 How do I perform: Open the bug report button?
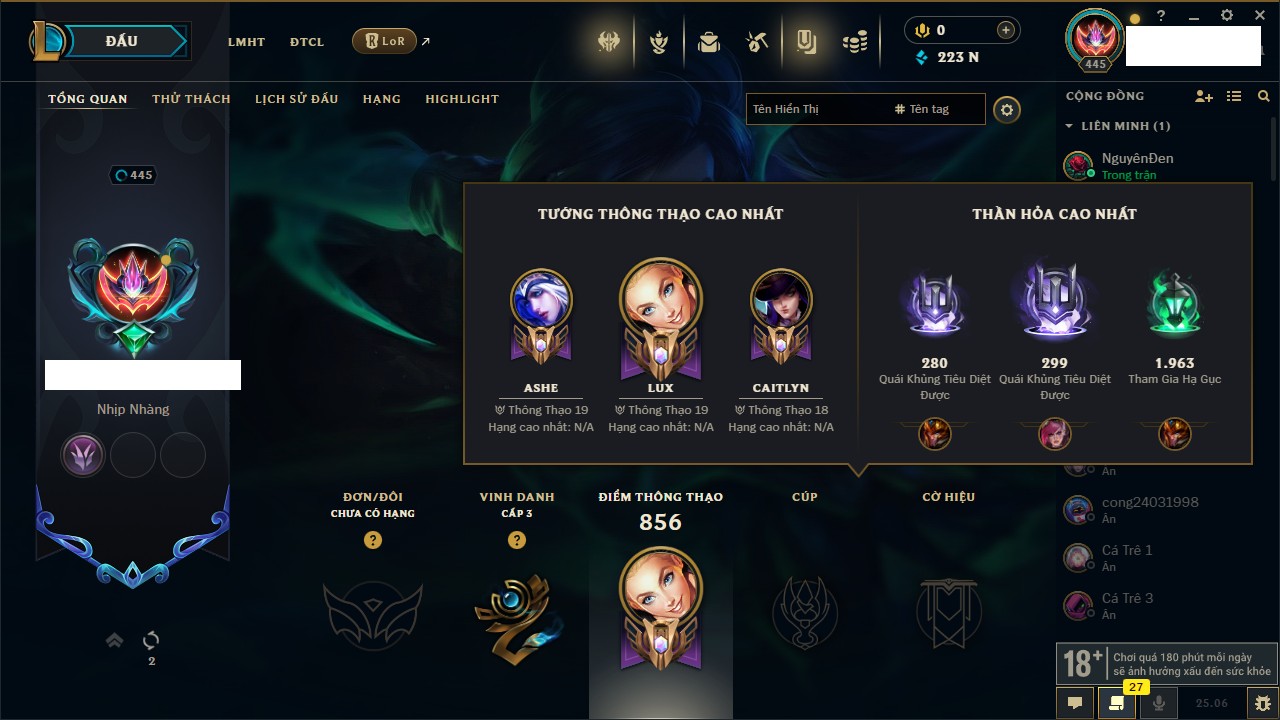[1262, 703]
